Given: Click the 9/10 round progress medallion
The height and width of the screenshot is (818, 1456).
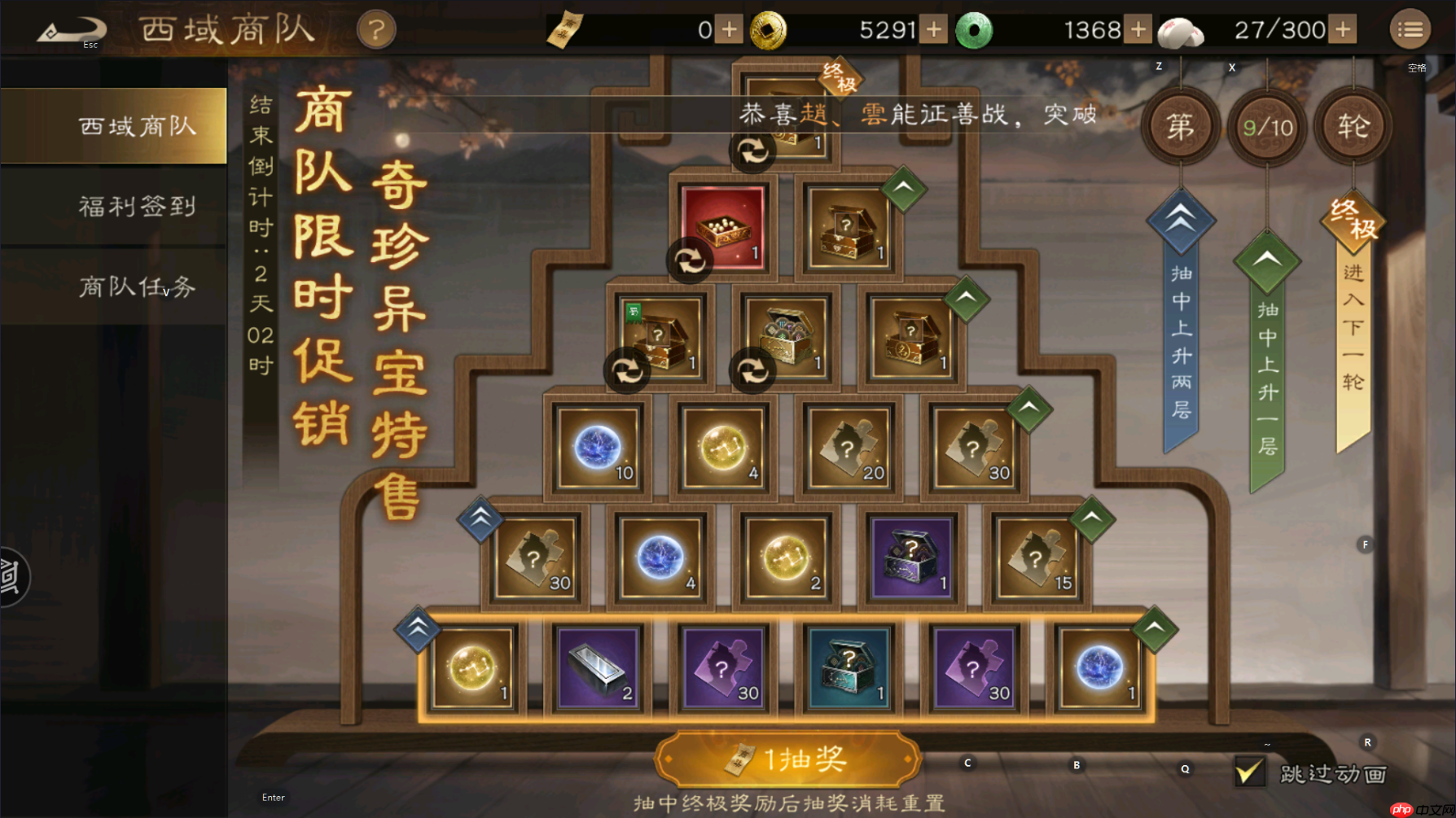Looking at the screenshot, I should [x=1267, y=128].
